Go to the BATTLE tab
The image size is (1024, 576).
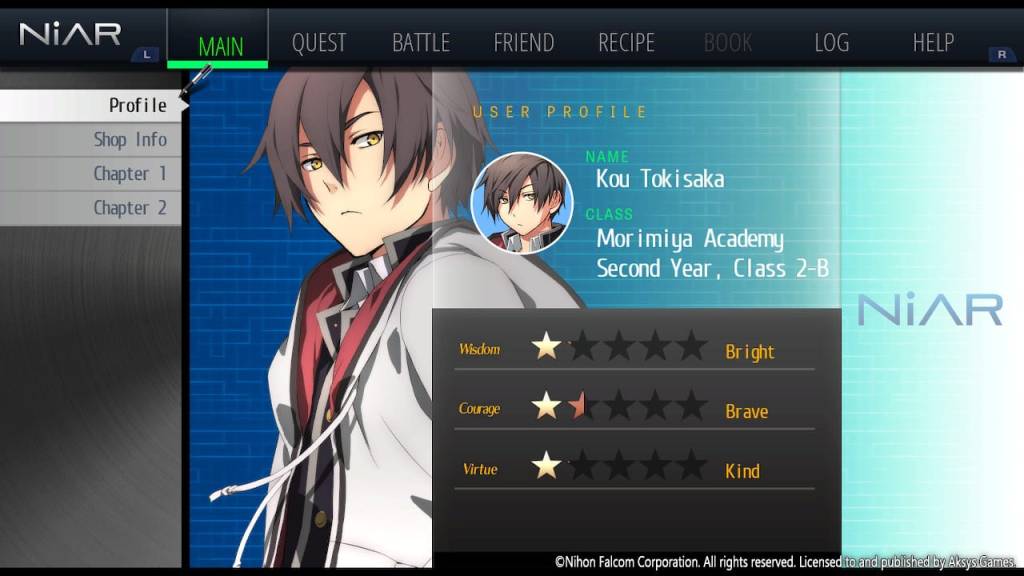coord(420,43)
